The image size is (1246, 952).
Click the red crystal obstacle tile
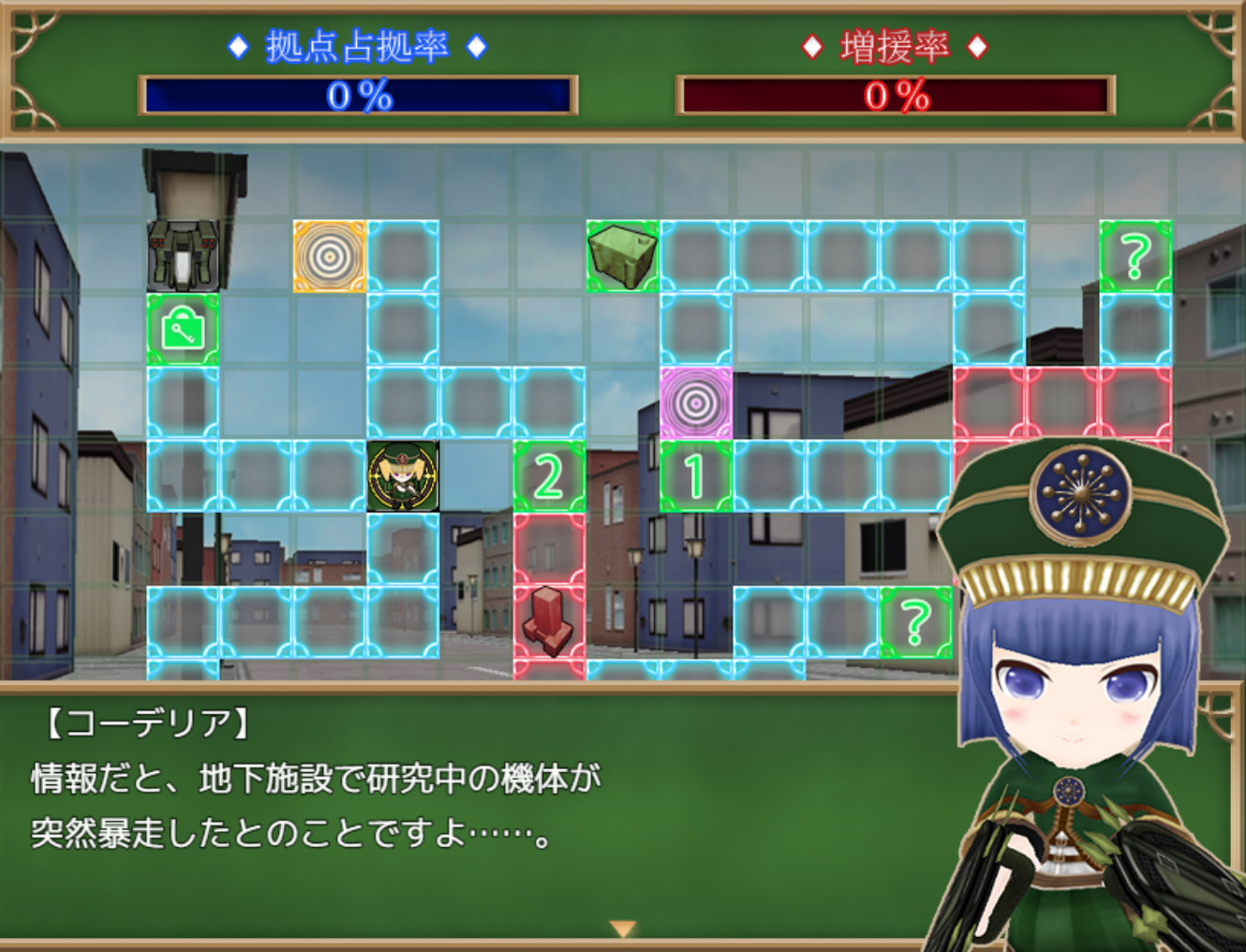point(548,623)
